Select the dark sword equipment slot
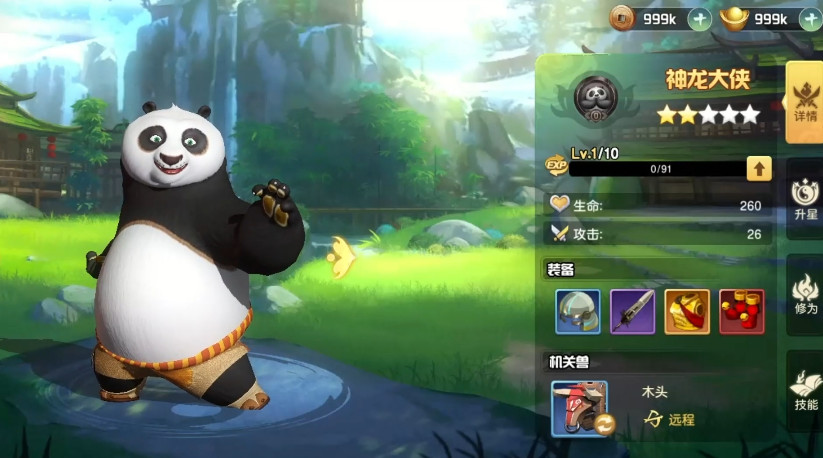 632,312
